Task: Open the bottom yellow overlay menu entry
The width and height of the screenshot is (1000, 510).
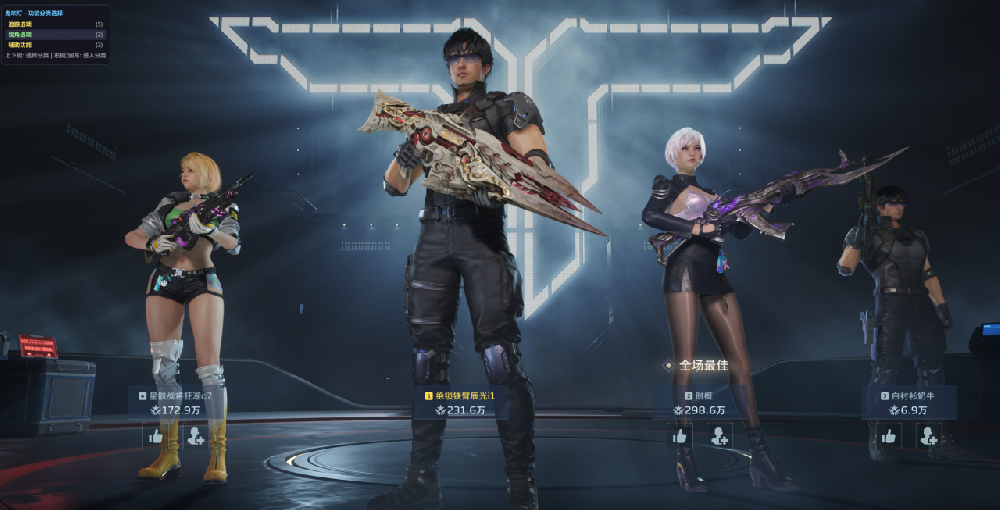Action: coord(55,45)
